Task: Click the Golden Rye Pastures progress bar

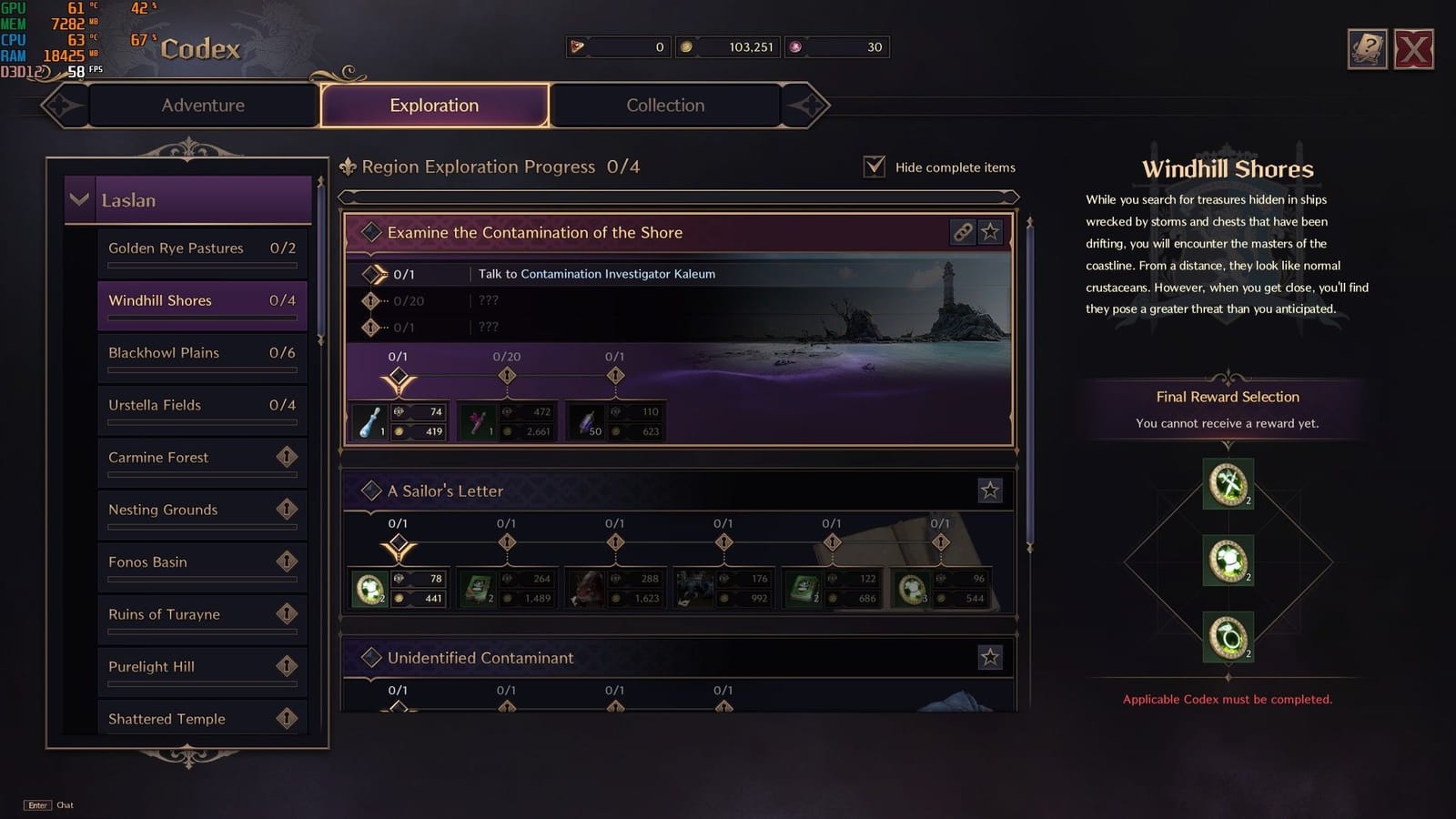Action: point(202,264)
